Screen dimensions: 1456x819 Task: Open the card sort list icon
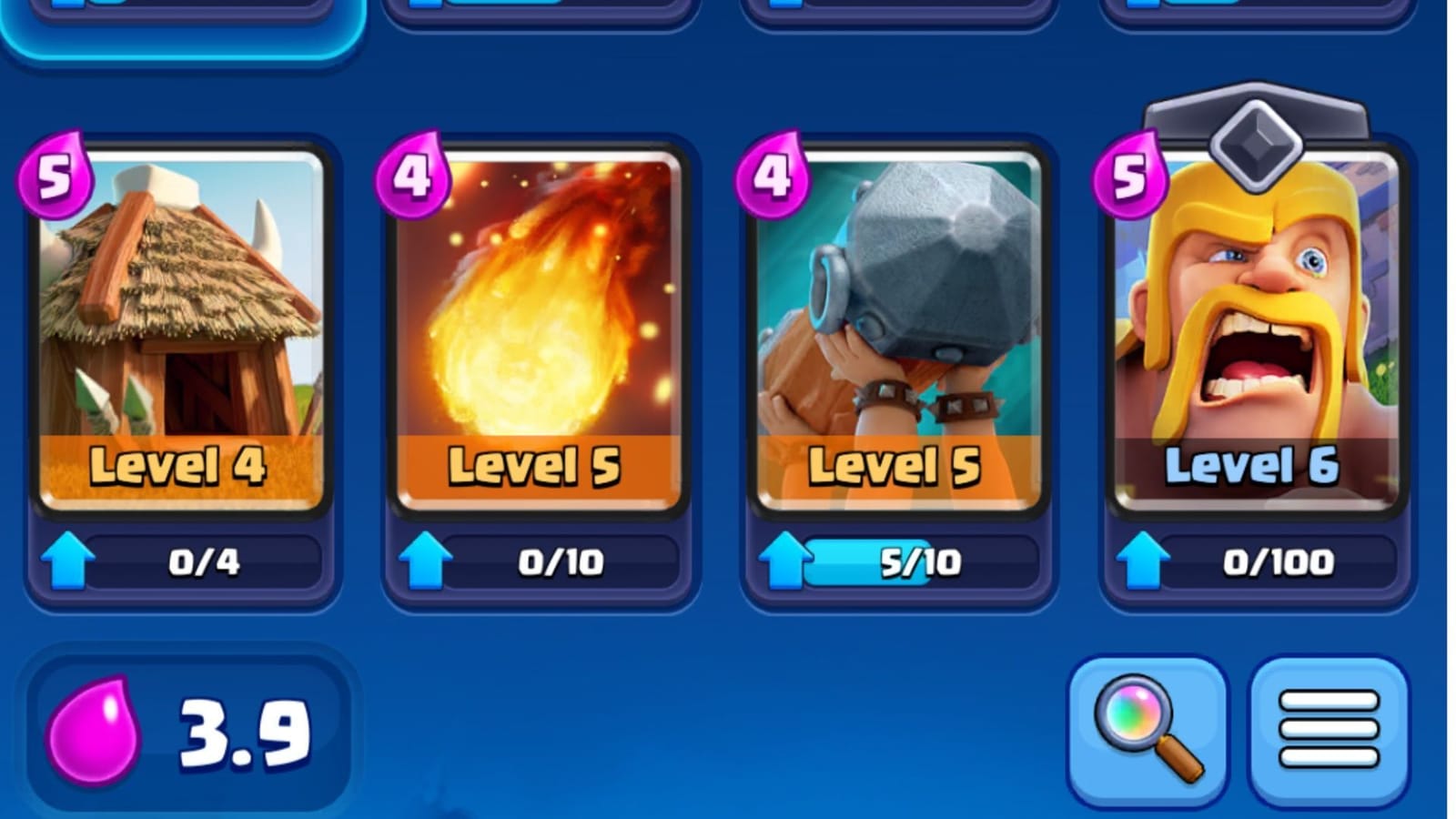pyautogui.click(x=1324, y=725)
